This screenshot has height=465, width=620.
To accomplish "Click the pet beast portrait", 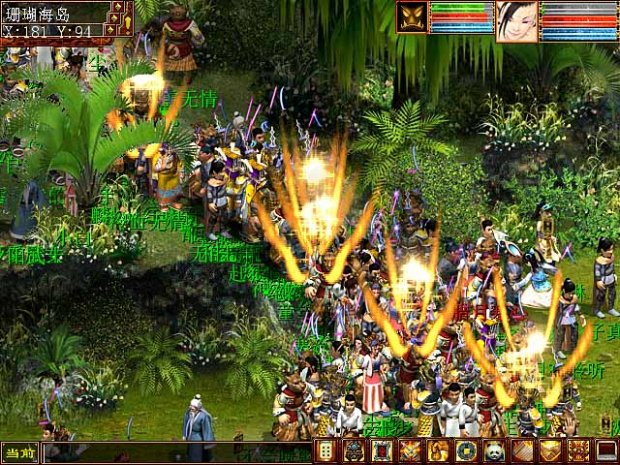I will [412, 17].
